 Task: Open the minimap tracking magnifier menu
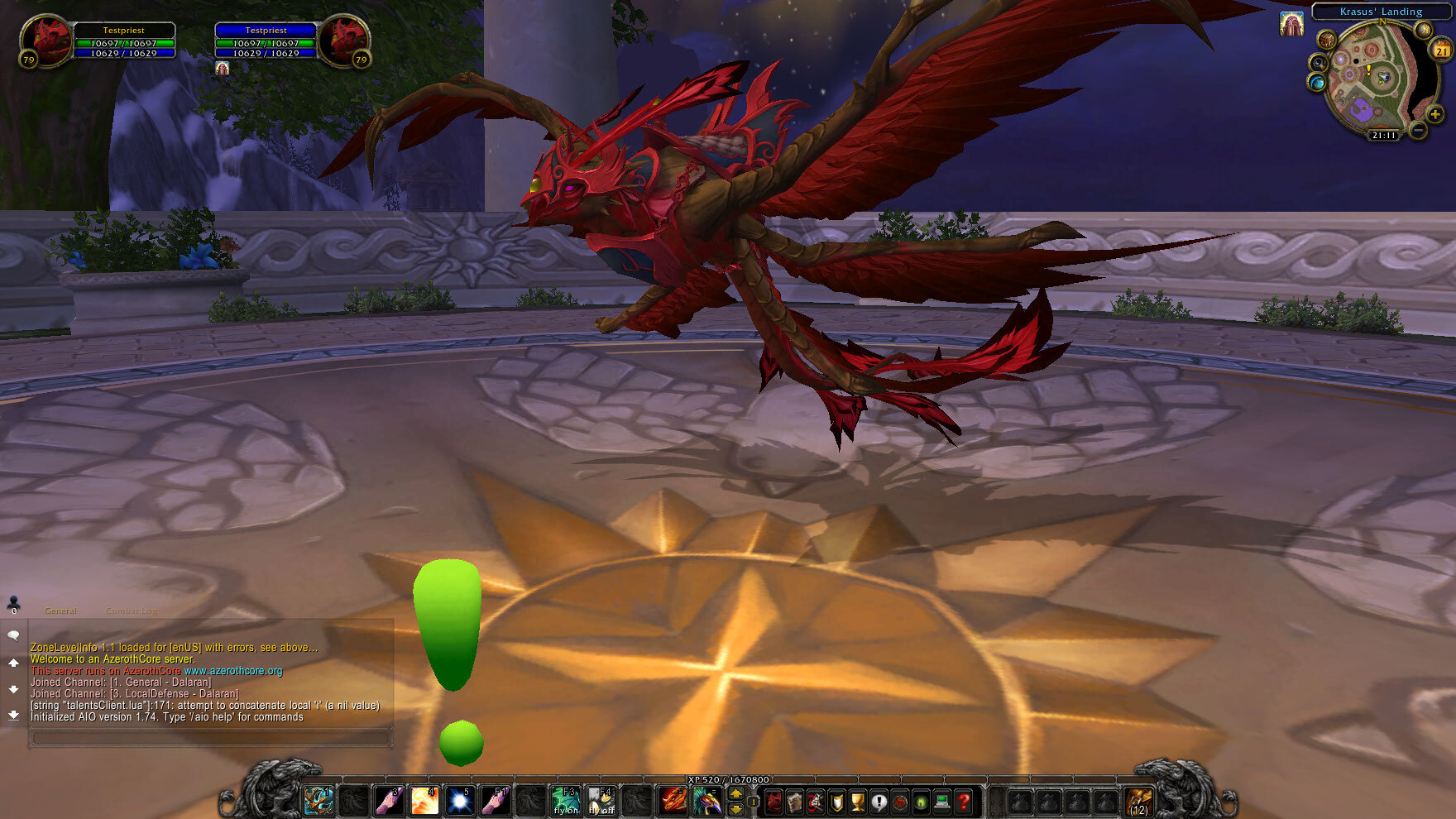pyautogui.click(x=1317, y=63)
